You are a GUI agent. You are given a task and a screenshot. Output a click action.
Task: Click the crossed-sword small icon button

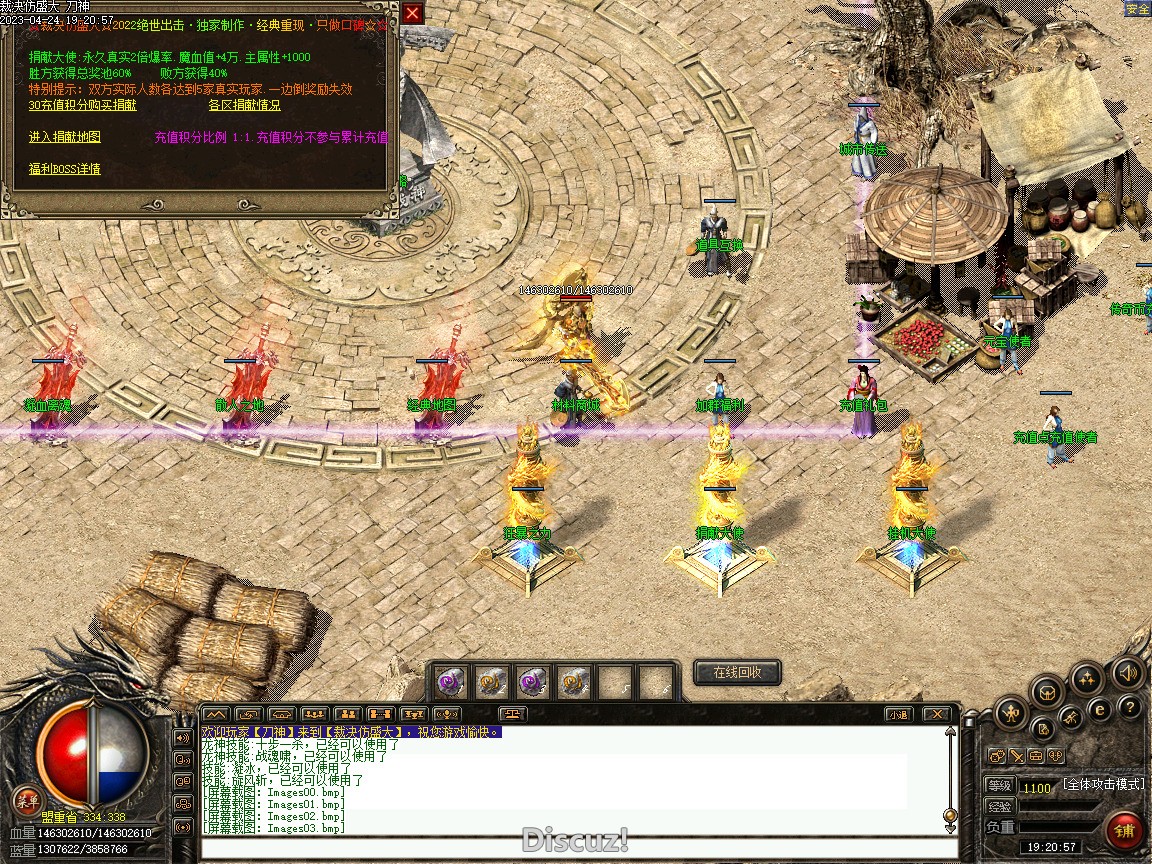pyautogui.click(x=1015, y=756)
